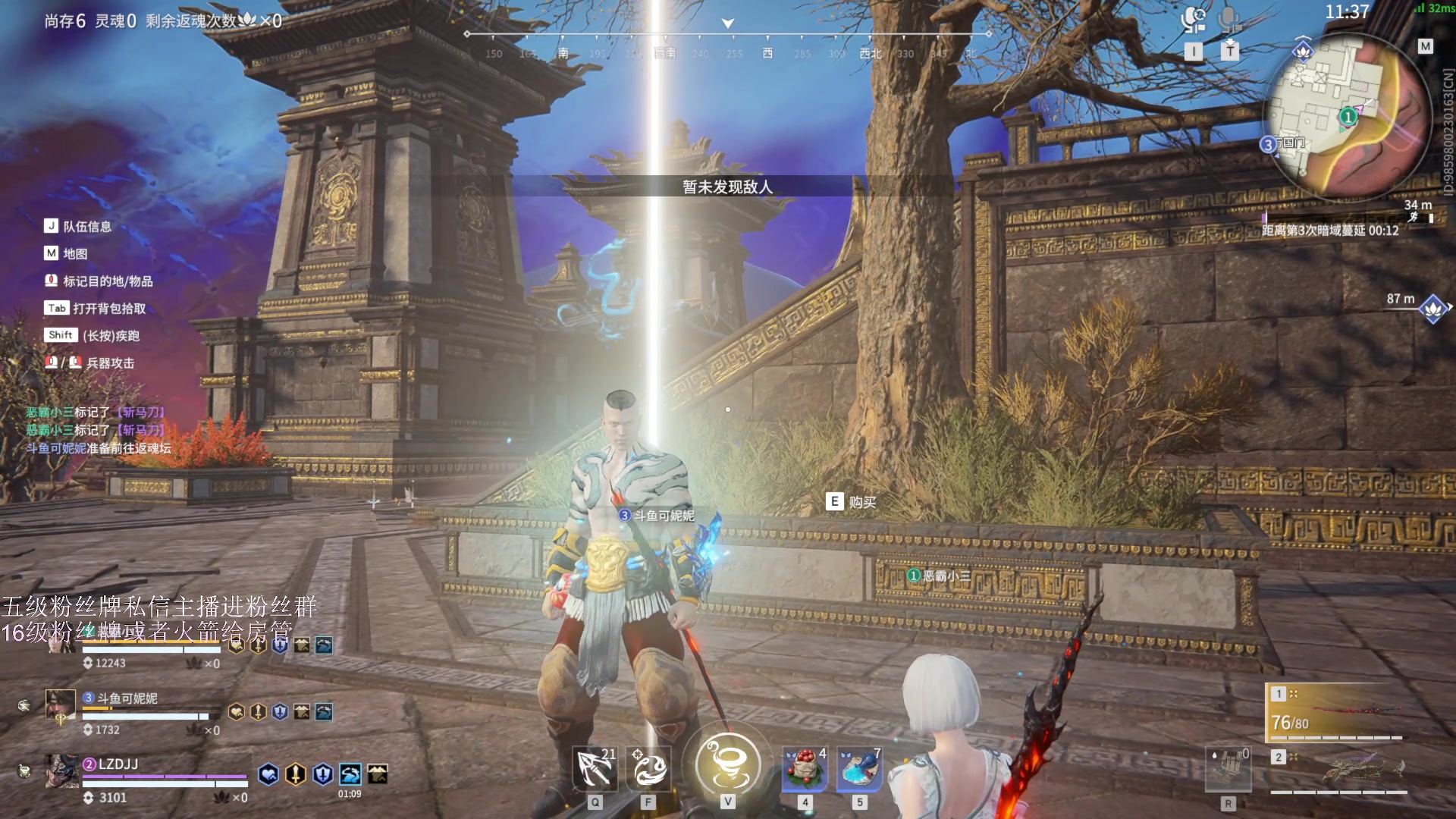Click the green player 1 marker on minimap

[1348, 117]
